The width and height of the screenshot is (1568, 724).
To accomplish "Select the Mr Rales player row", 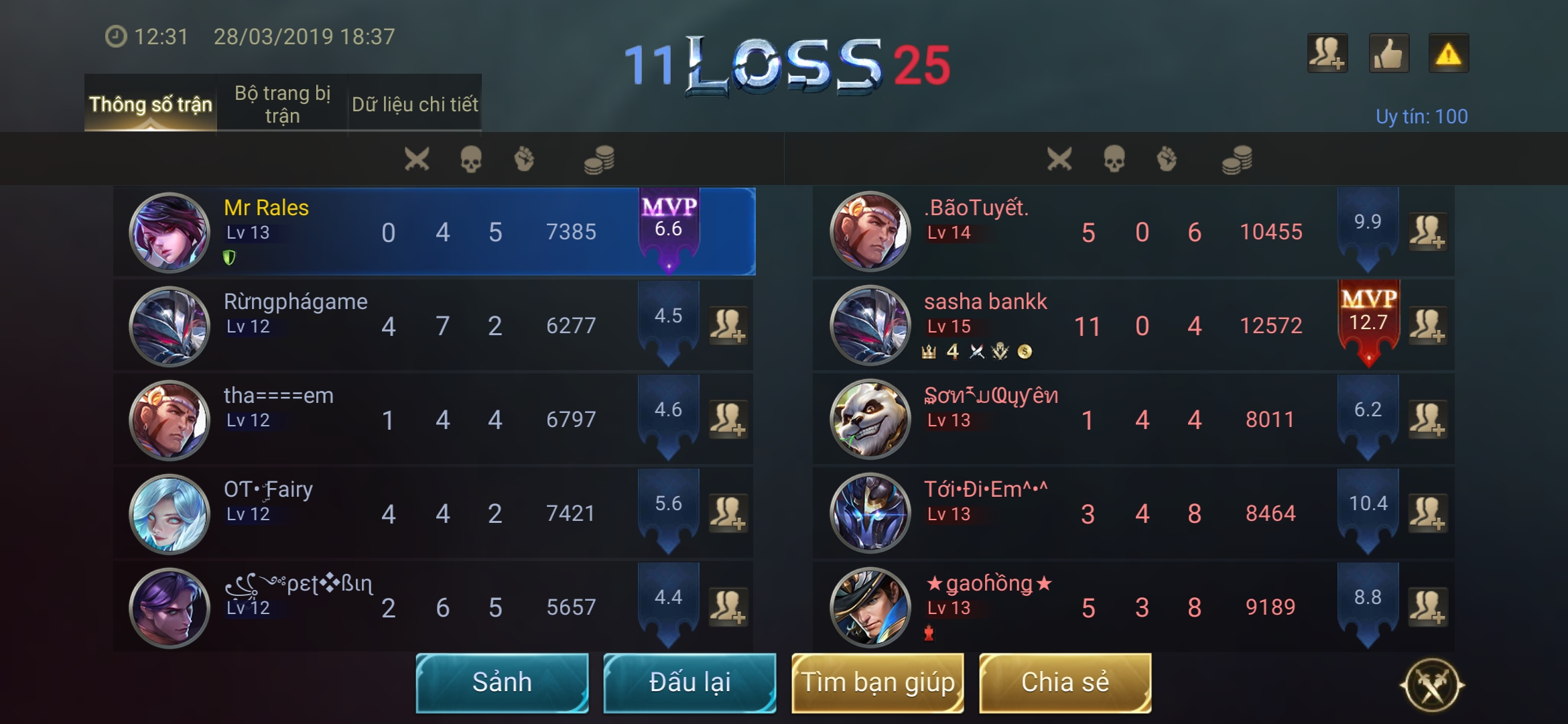I will 434,232.
